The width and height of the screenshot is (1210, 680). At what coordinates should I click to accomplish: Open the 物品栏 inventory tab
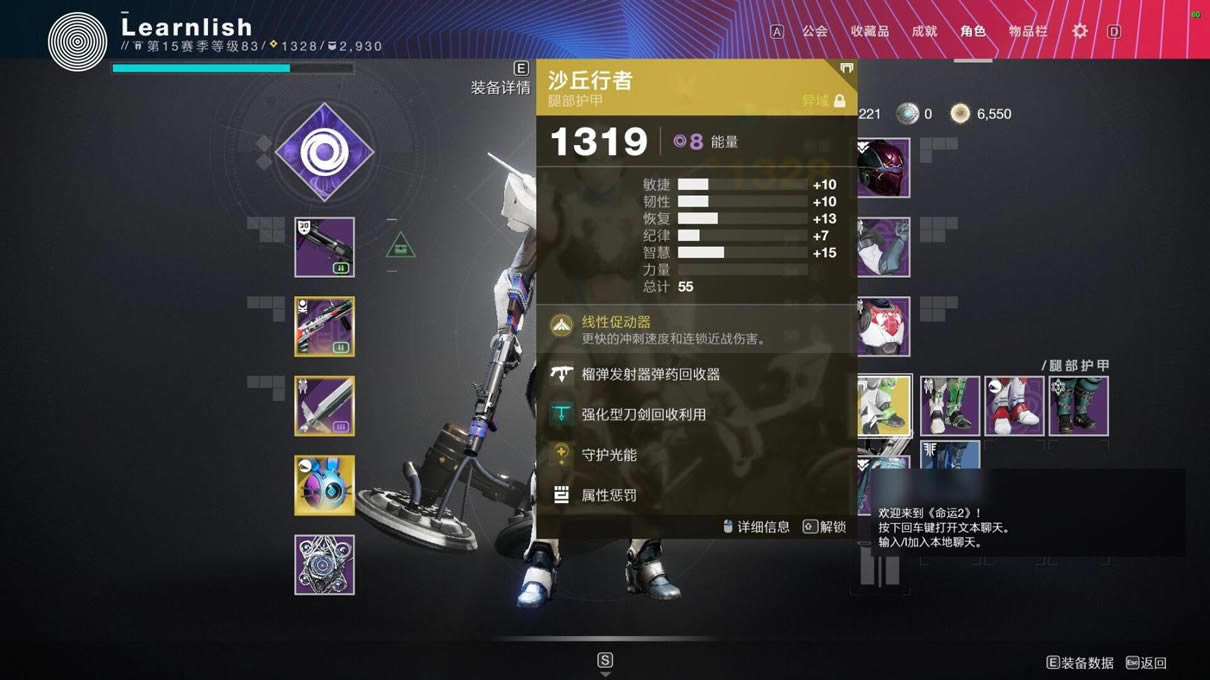point(1028,31)
